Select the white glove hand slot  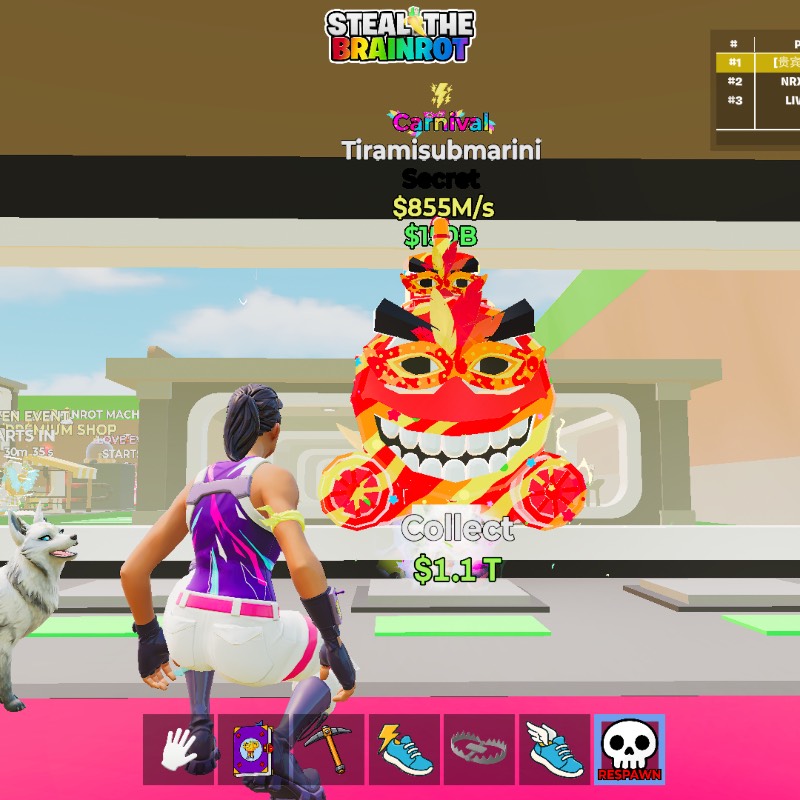pyautogui.click(x=178, y=749)
